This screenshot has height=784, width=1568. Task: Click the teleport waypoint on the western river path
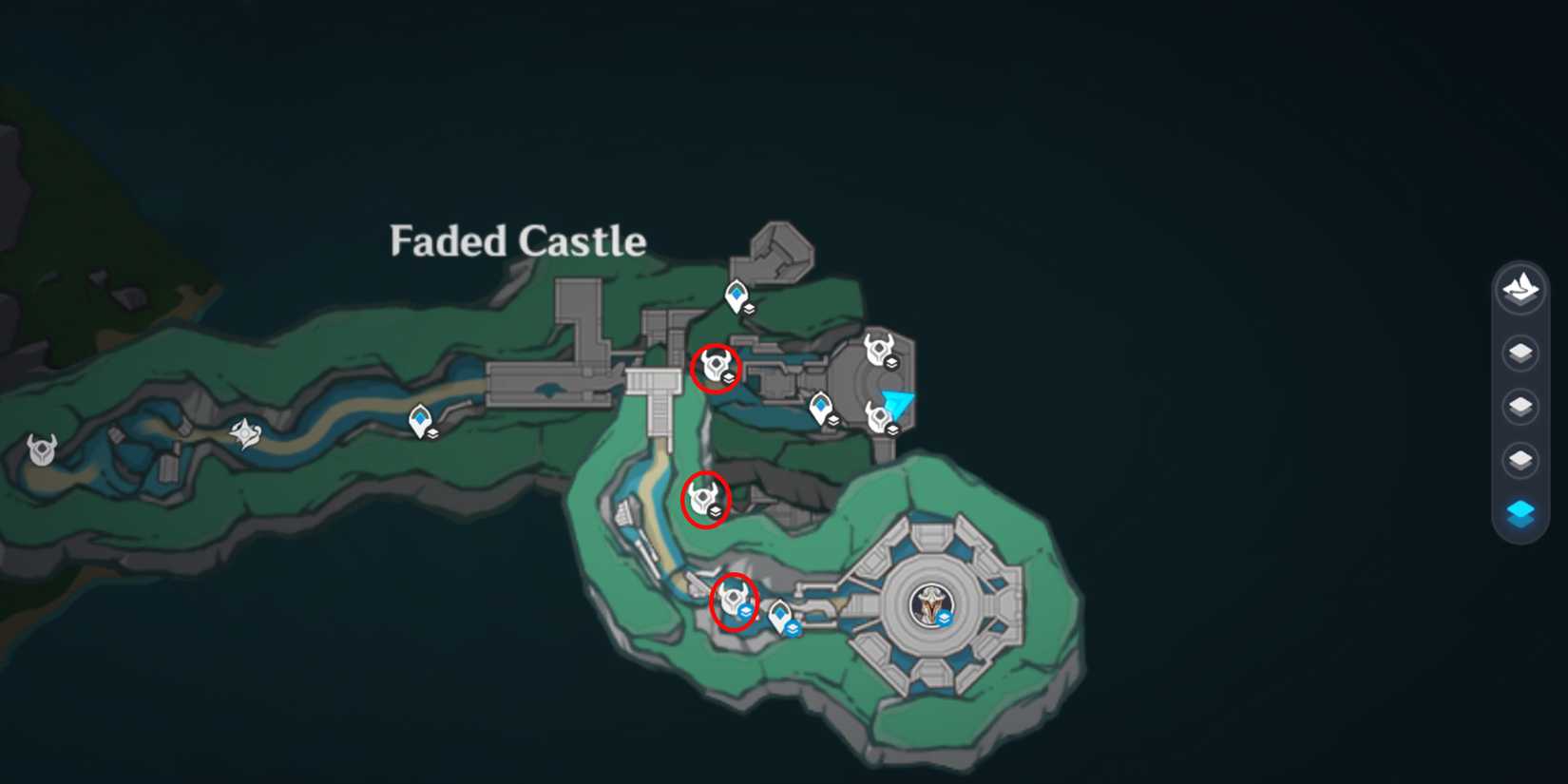point(421,418)
